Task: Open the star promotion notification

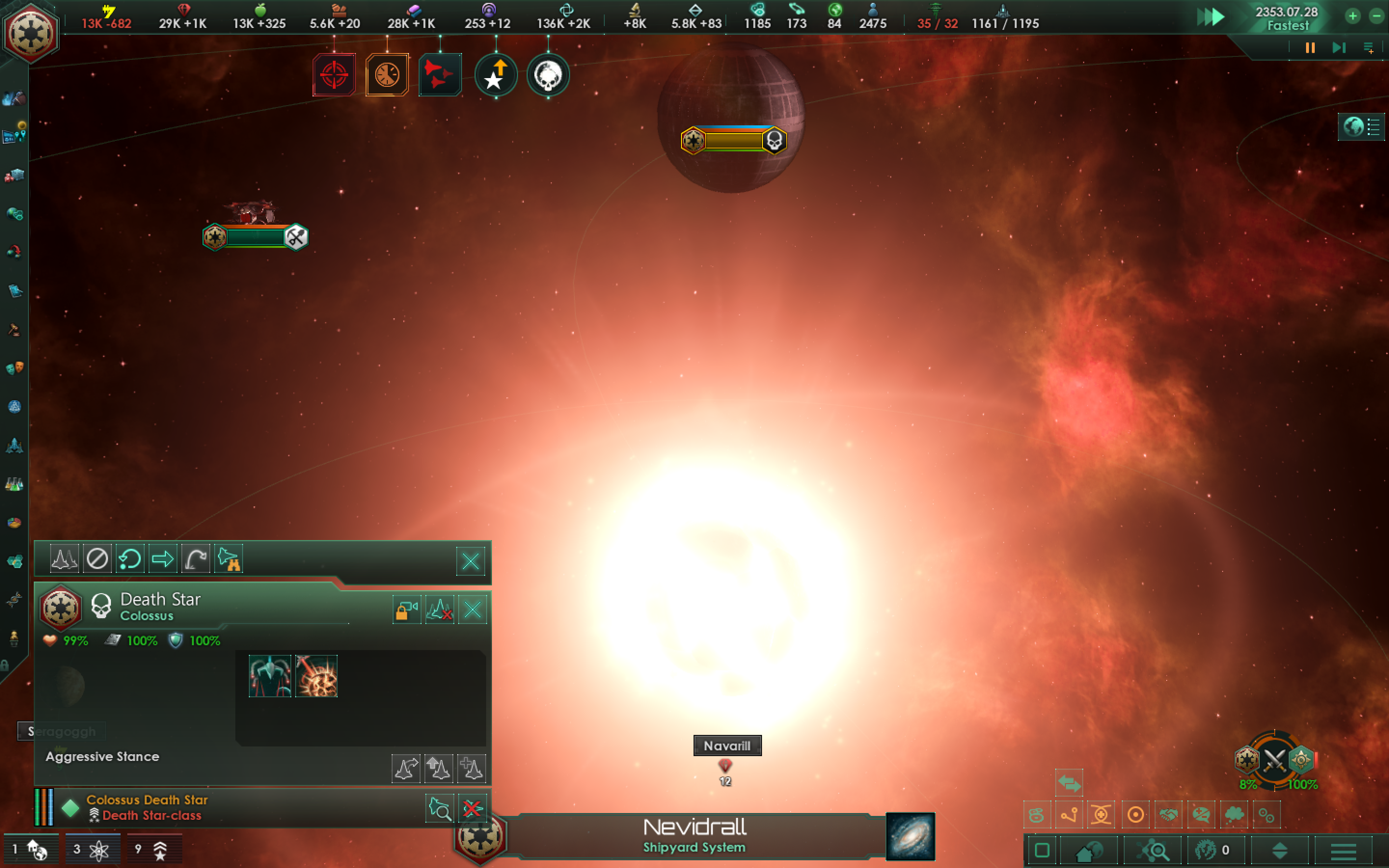Action: (x=495, y=75)
